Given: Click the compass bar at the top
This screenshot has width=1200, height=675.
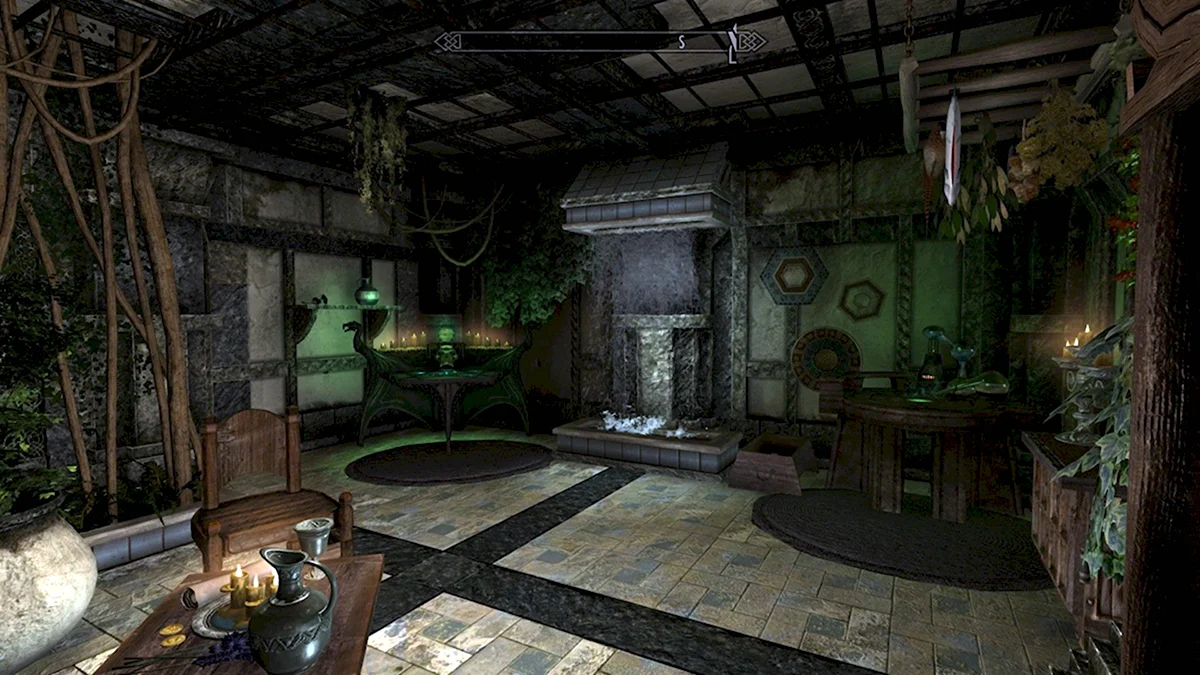Looking at the screenshot, I should [x=600, y=41].
